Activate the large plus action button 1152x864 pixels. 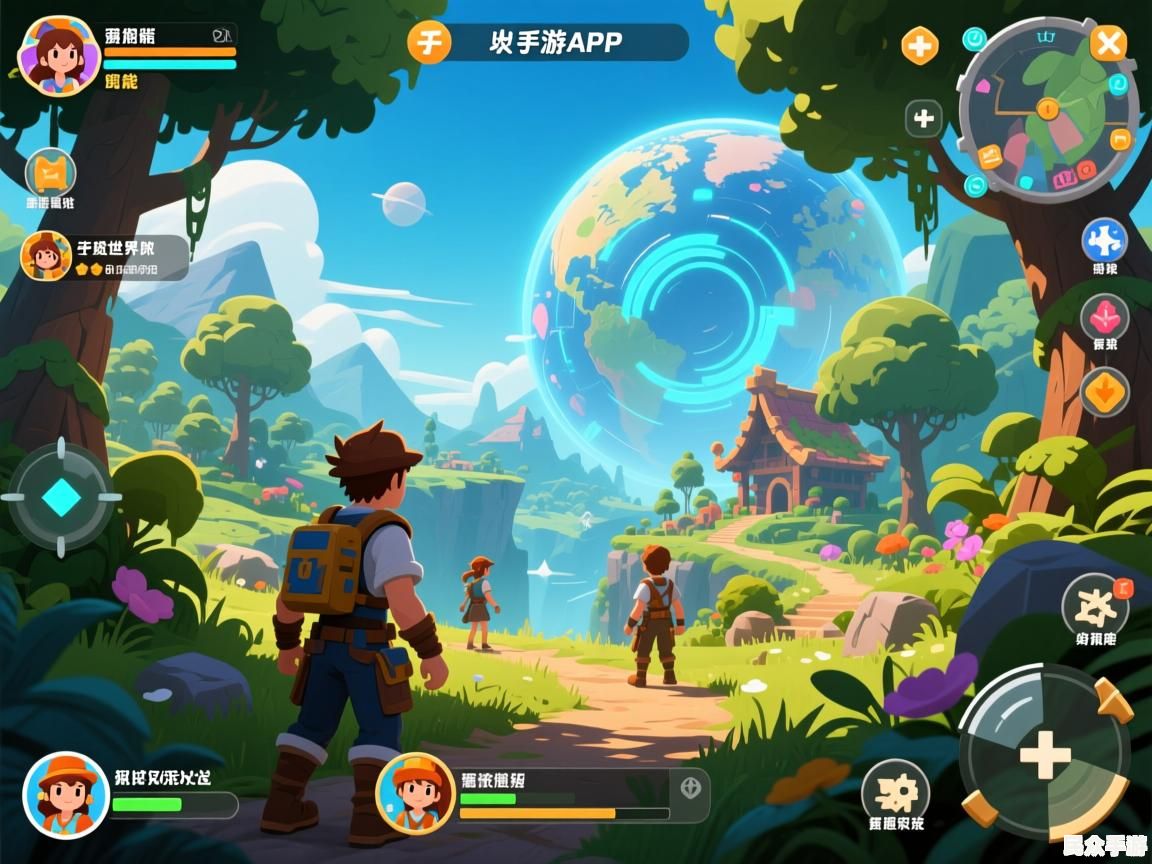[x=1044, y=753]
